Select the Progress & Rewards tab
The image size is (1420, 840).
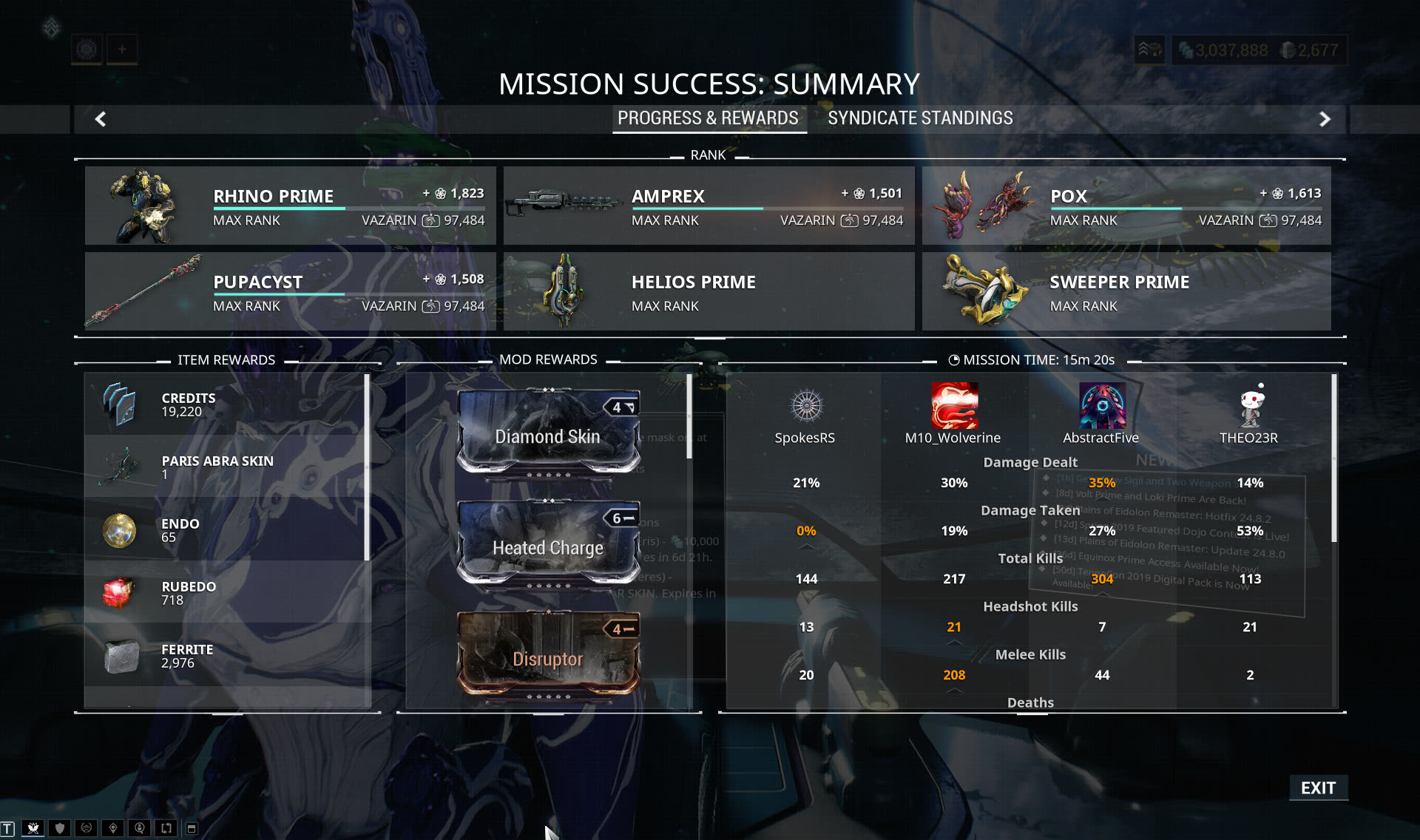pos(708,118)
